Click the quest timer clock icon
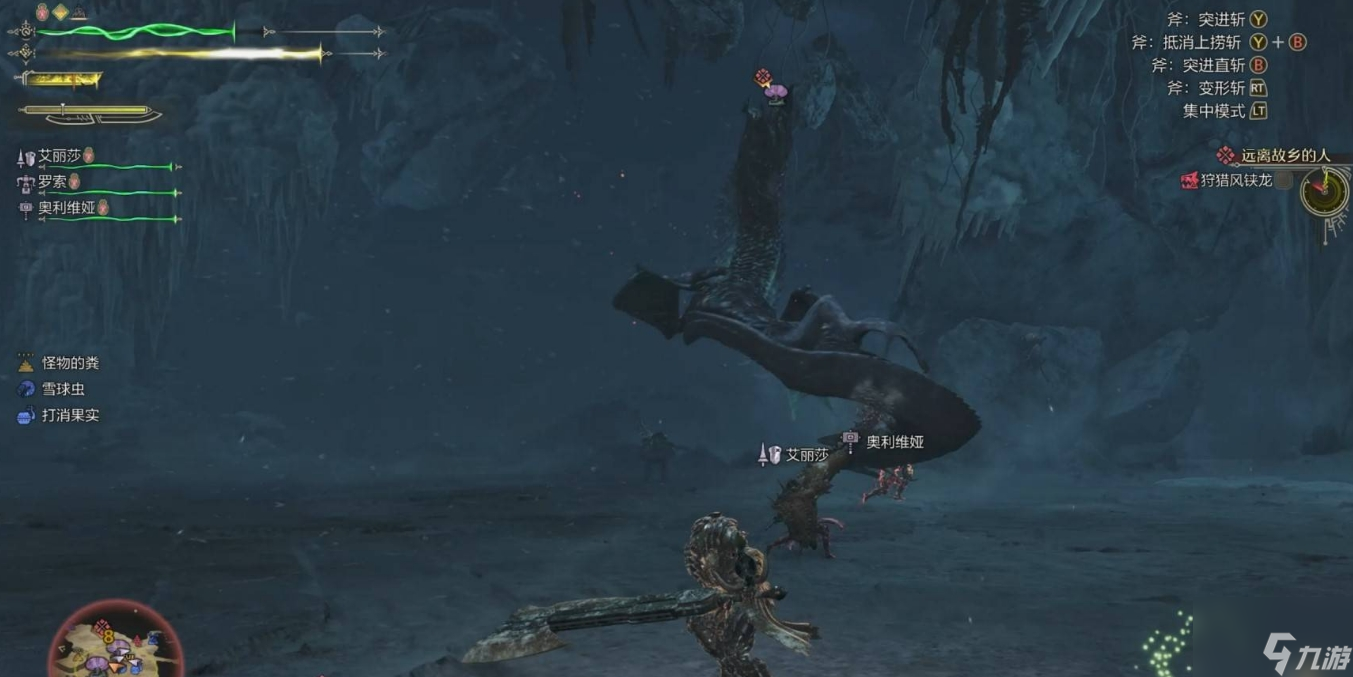The height and width of the screenshot is (677, 1353). 1325,190
